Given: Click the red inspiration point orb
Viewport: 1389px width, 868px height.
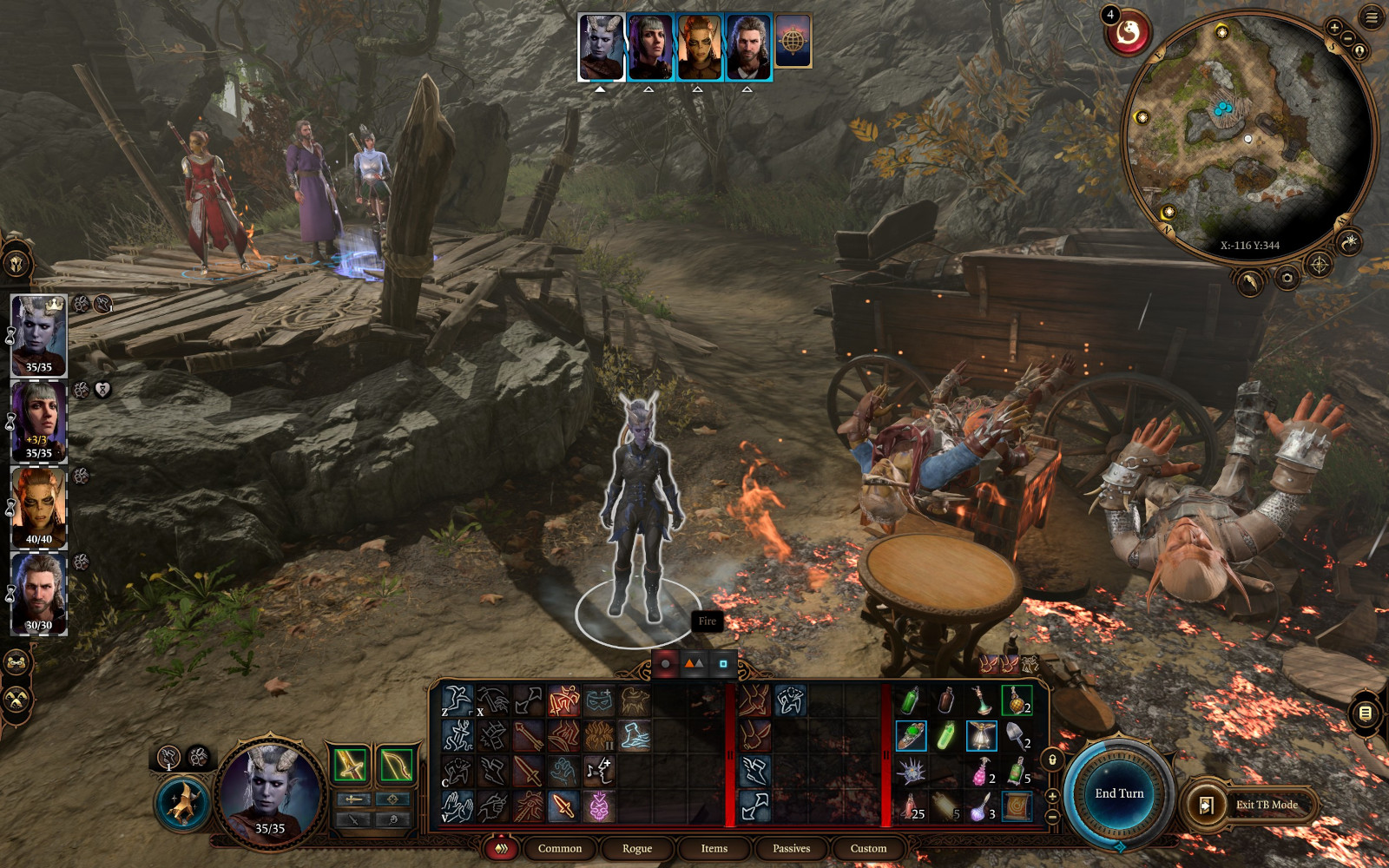Looking at the screenshot, I should tap(1129, 34).
